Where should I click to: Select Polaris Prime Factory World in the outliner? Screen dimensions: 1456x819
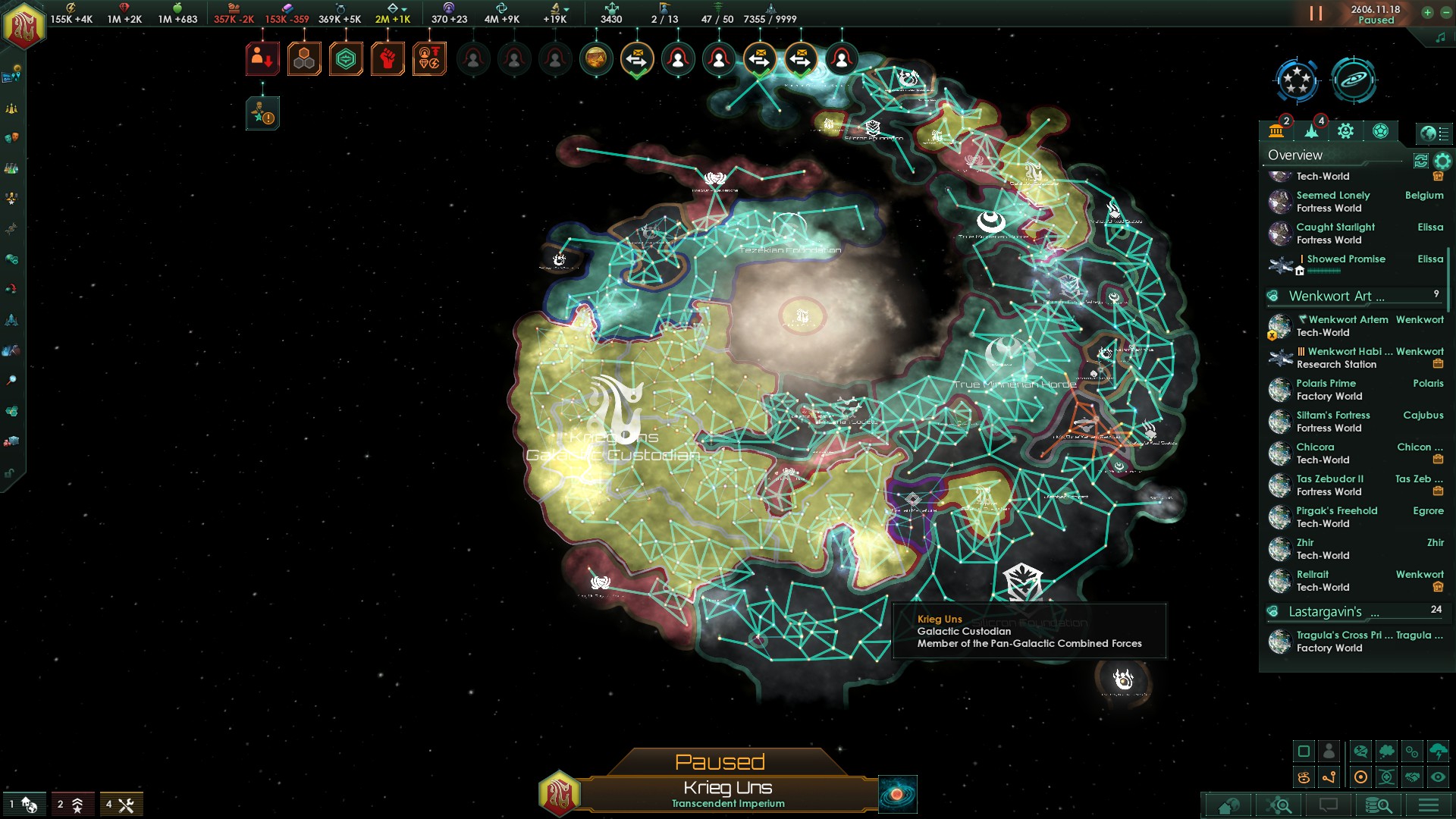click(x=1329, y=390)
